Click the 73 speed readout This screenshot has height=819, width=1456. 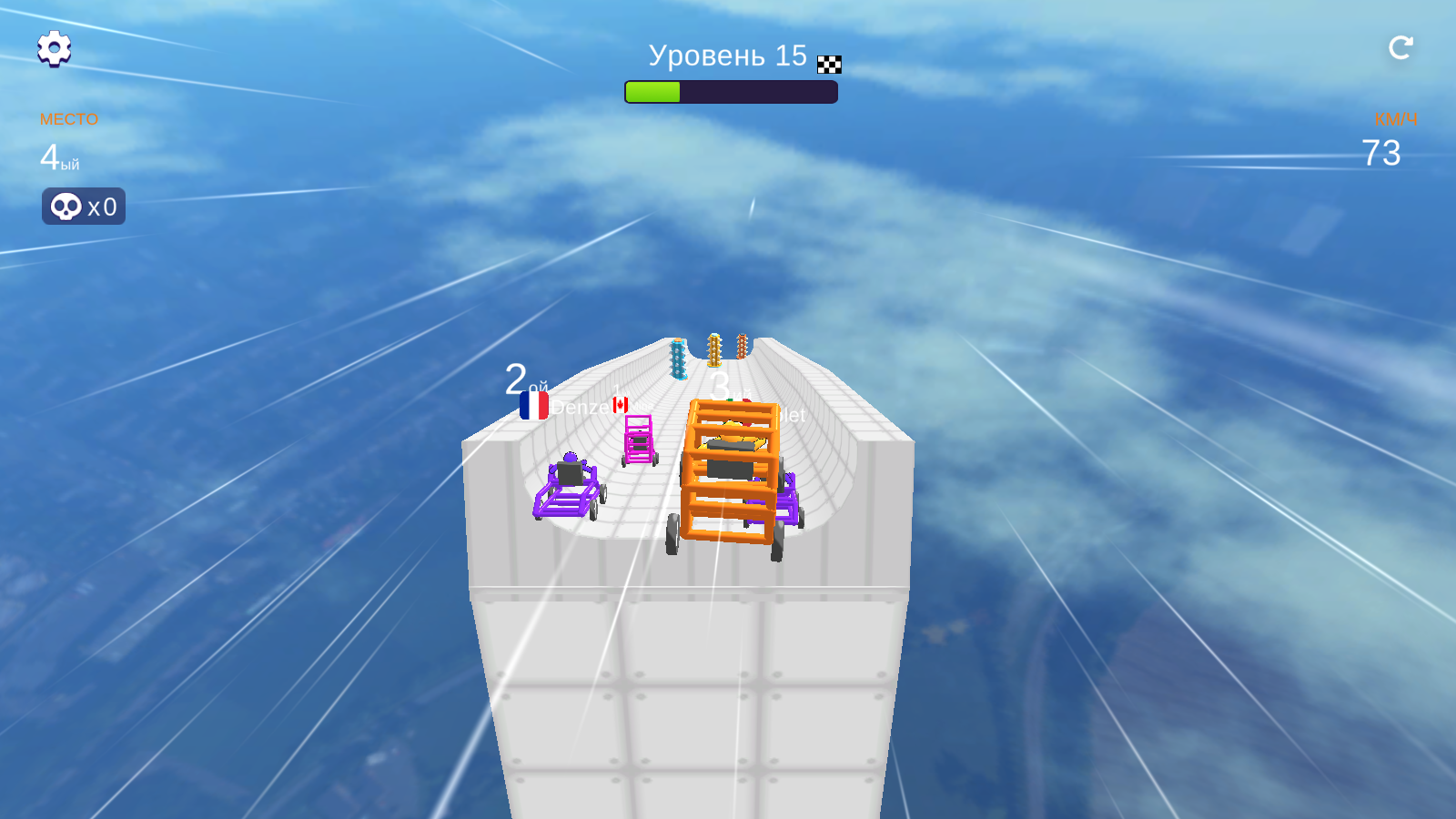pyautogui.click(x=1380, y=152)
